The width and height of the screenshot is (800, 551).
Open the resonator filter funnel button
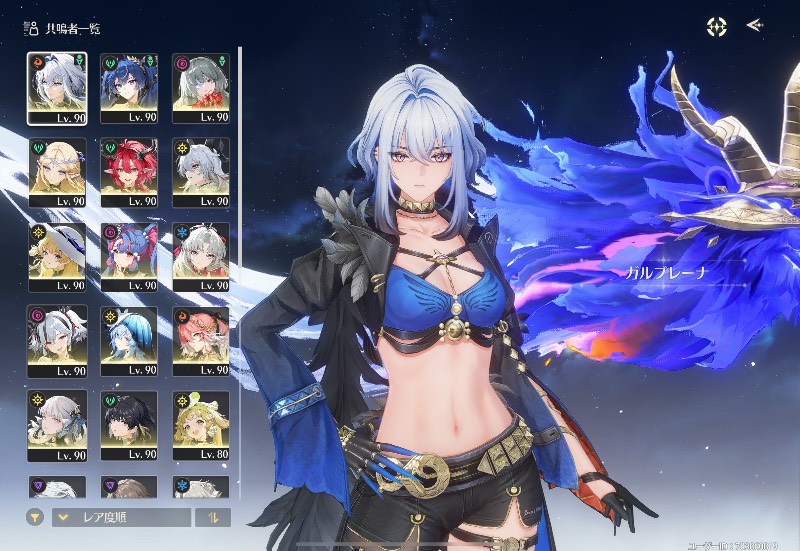[35, 517]
